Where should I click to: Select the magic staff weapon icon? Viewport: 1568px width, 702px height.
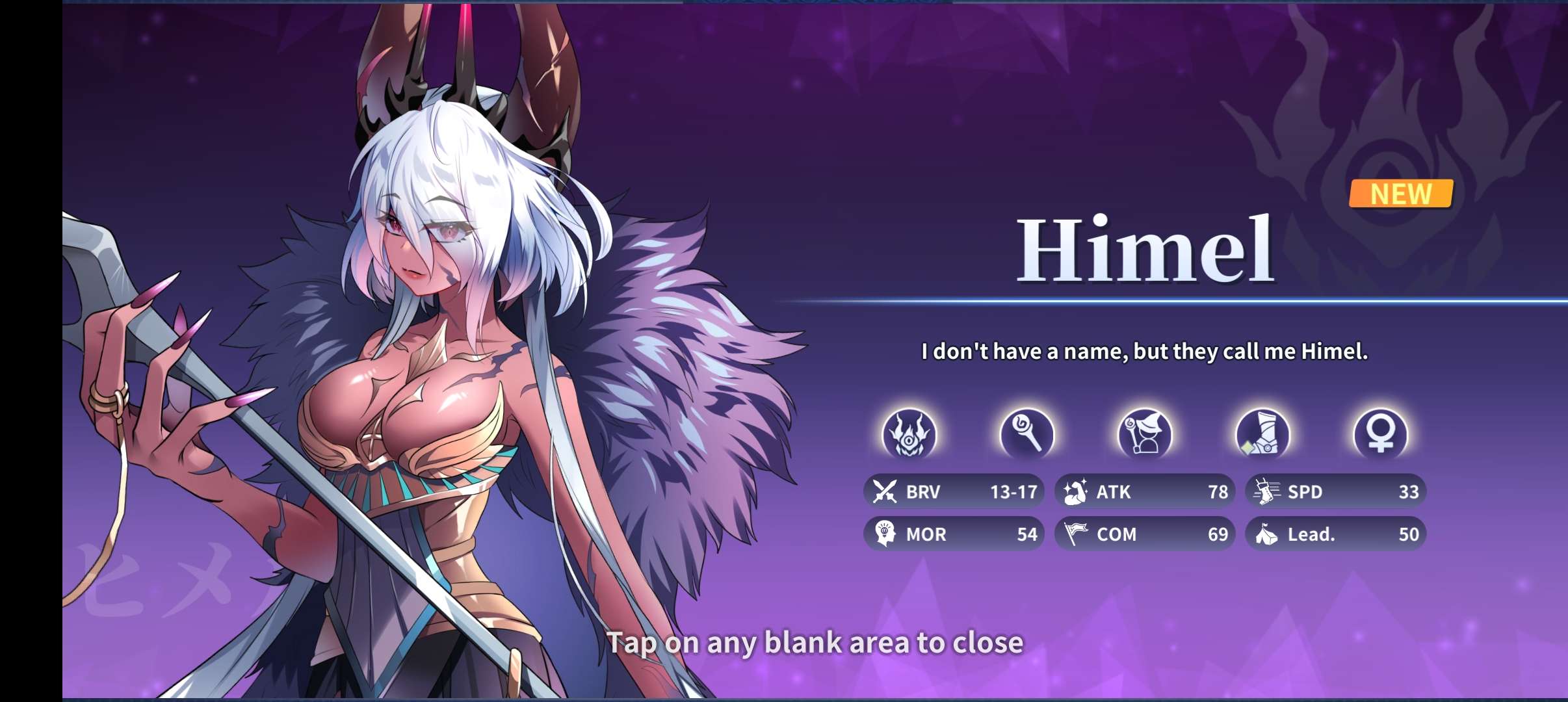[x=1026, y=434]
